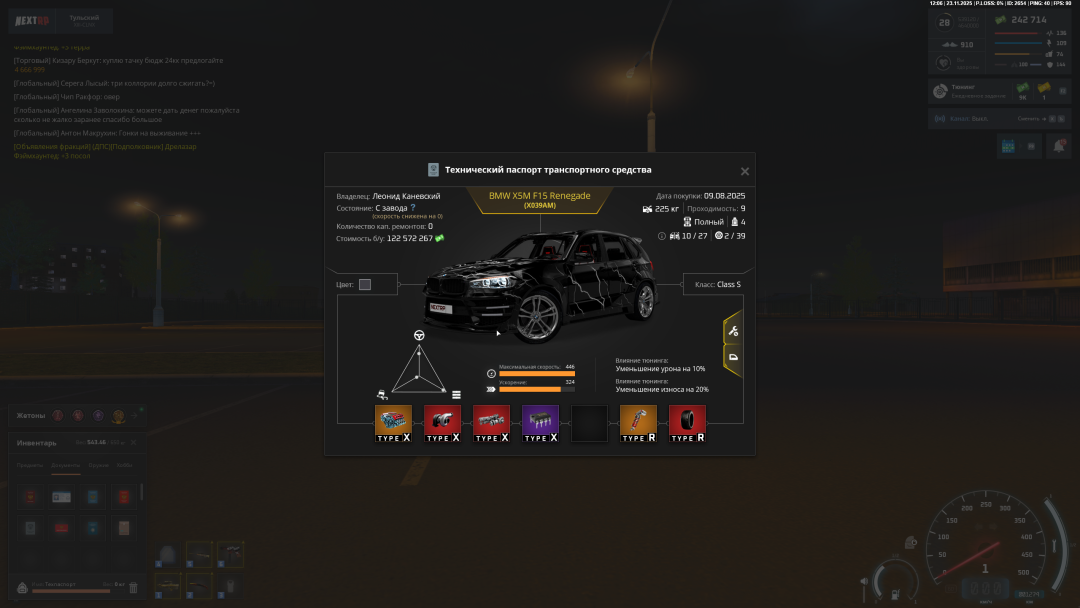Select the Type X engine part slot
Viewport: 1080px width, 608px height.
393,423
